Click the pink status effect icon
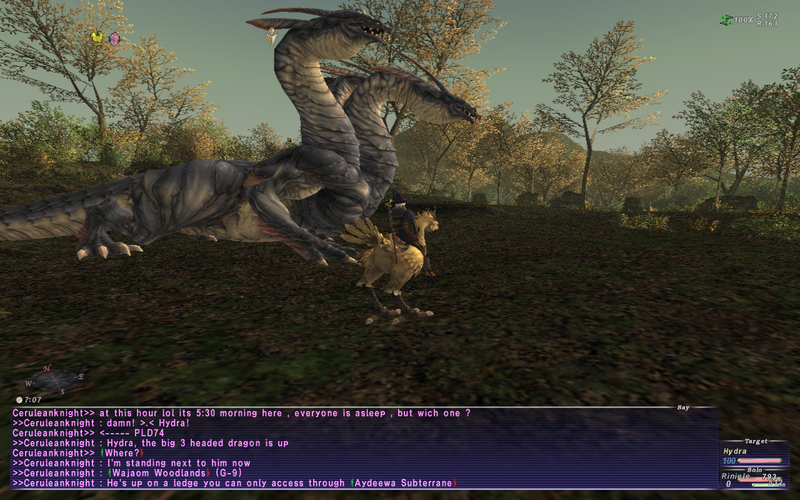 pyautogui.click(x=114, y=38)
